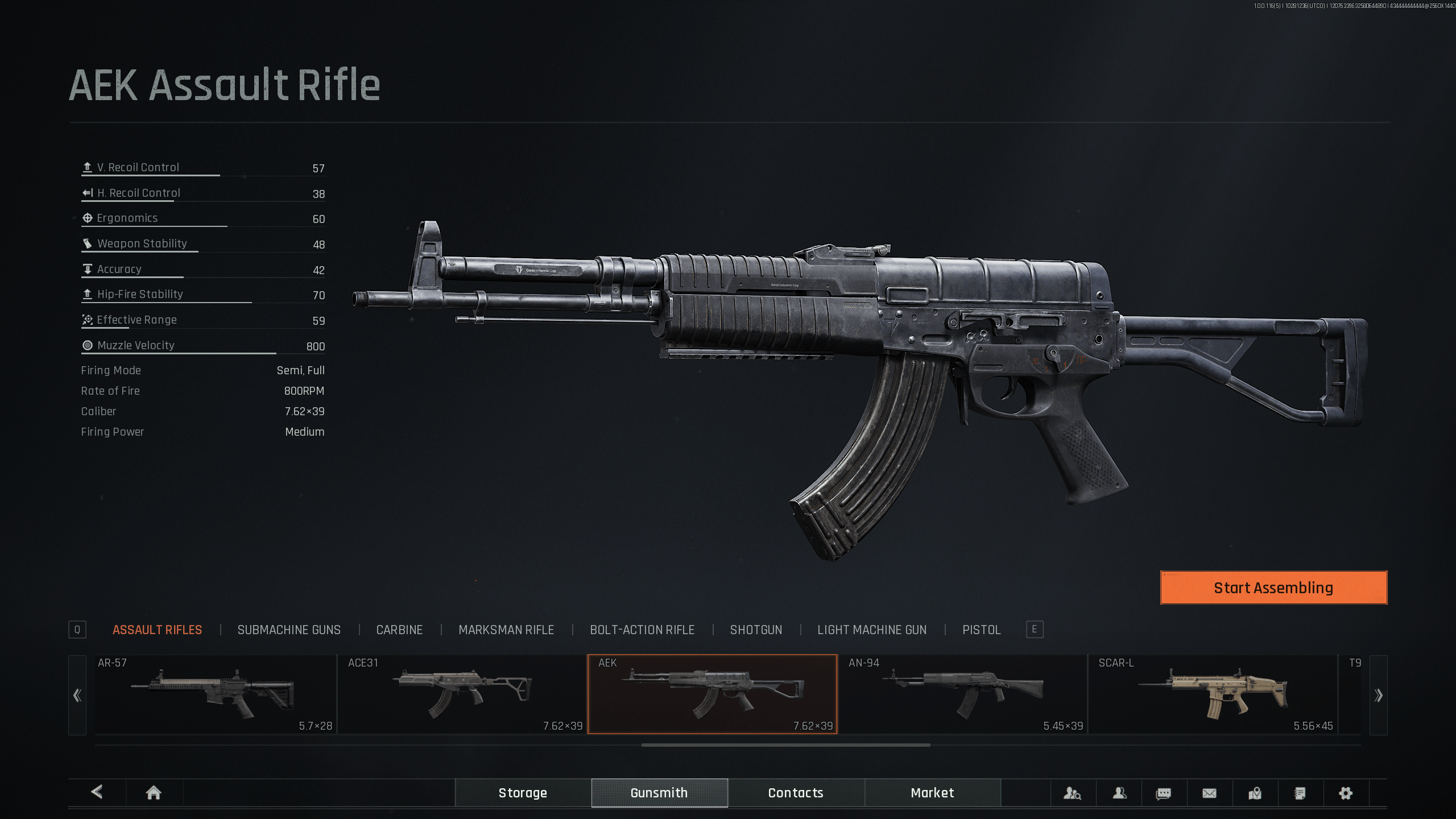Choose the ACE31 rifle thumbnail
1456x819 pixels.
(462, 694)
